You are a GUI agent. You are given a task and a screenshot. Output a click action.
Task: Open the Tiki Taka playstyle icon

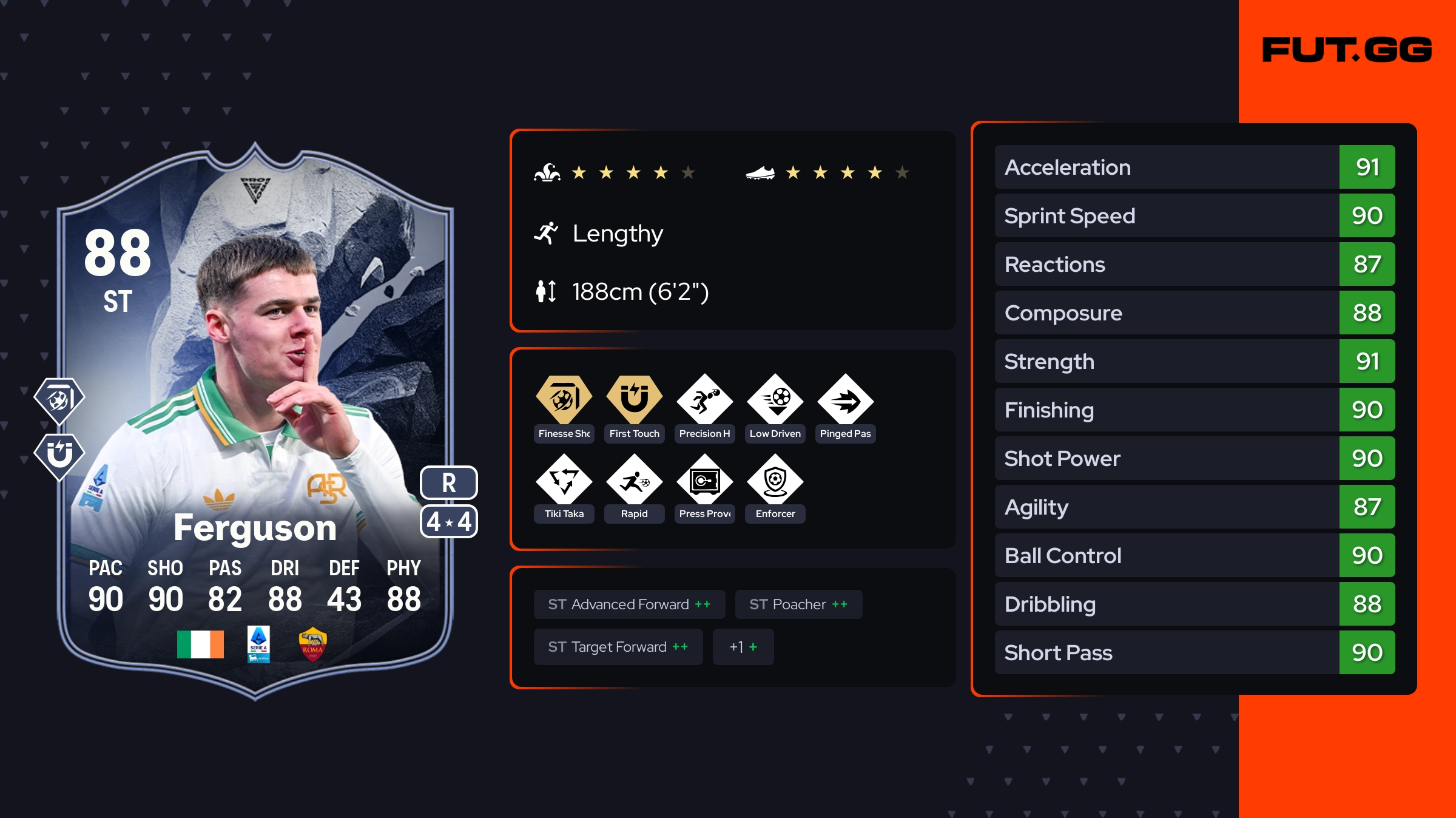click(564, 481)
